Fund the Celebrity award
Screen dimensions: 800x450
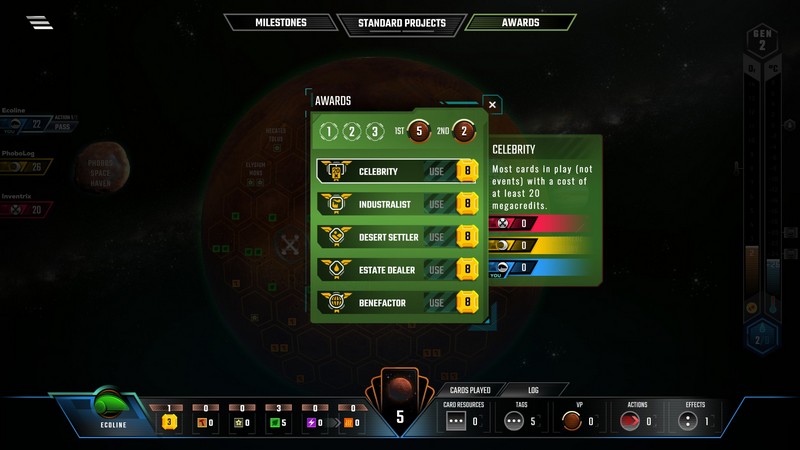coord(436,171)
